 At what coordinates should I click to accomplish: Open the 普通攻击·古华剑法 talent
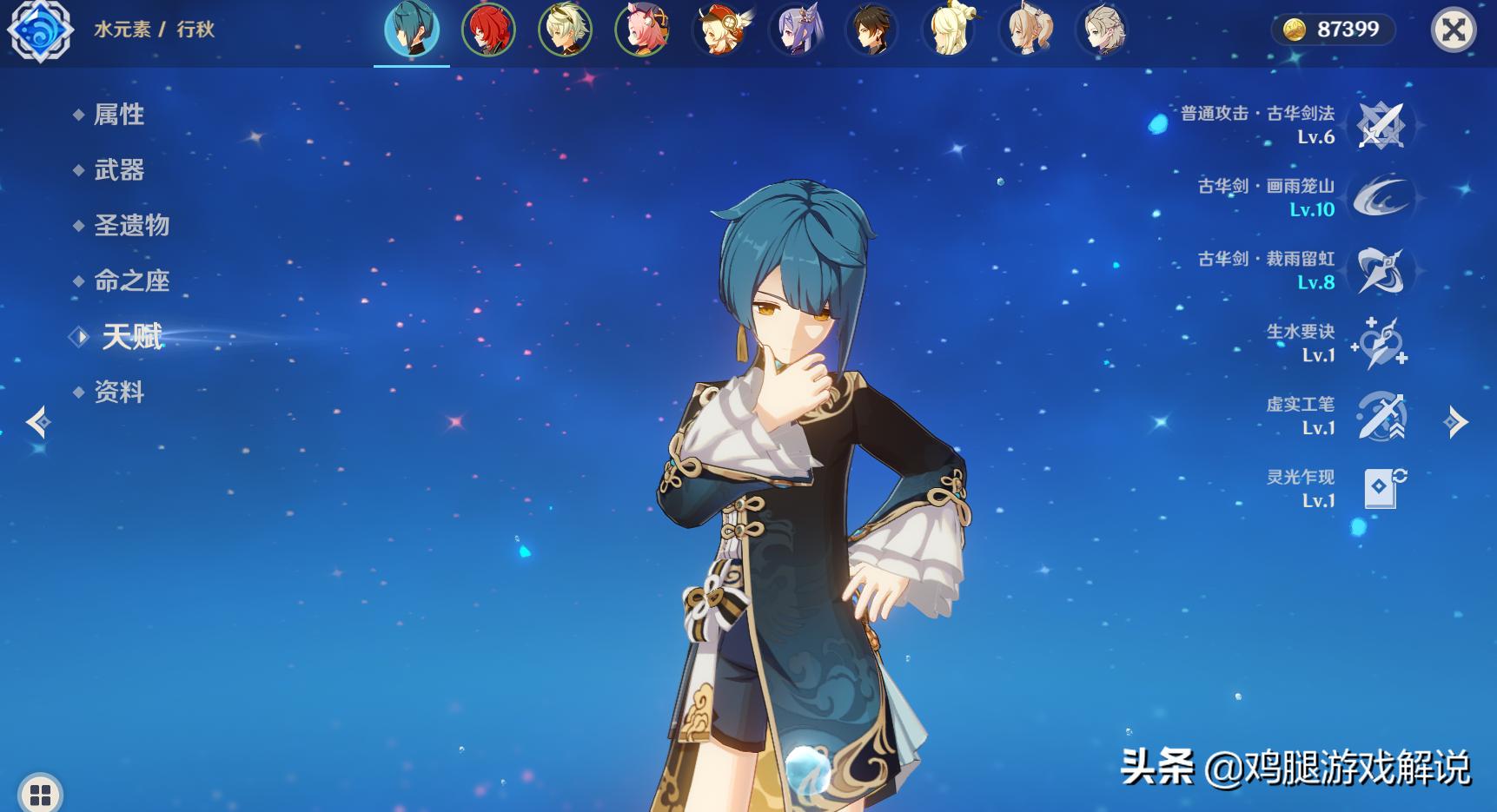pyautogui.click(x=1381, y=126)
